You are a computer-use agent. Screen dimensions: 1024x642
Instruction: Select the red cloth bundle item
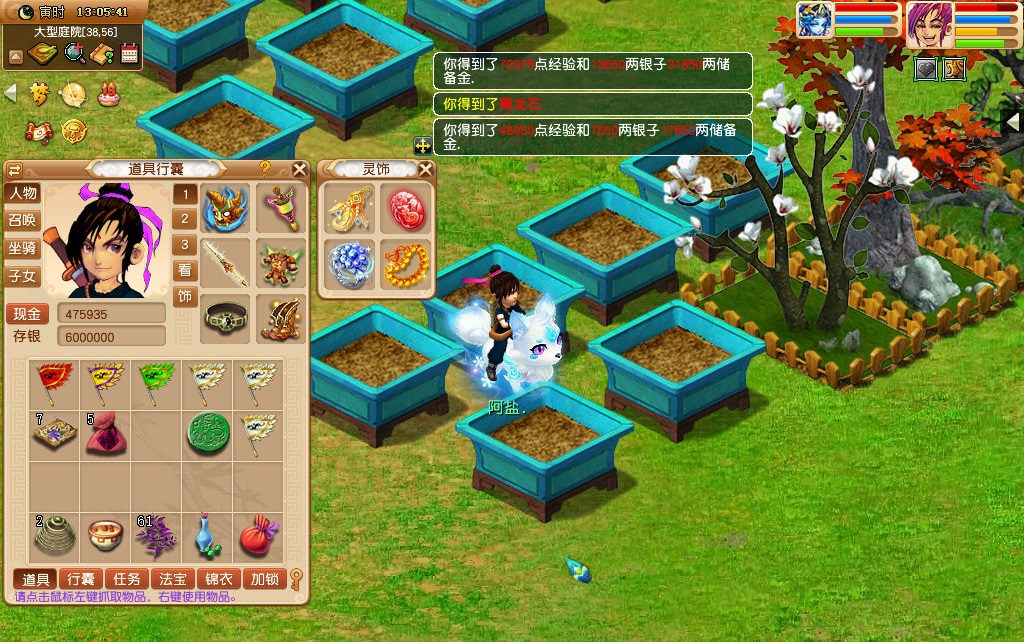tap(259, 537)
